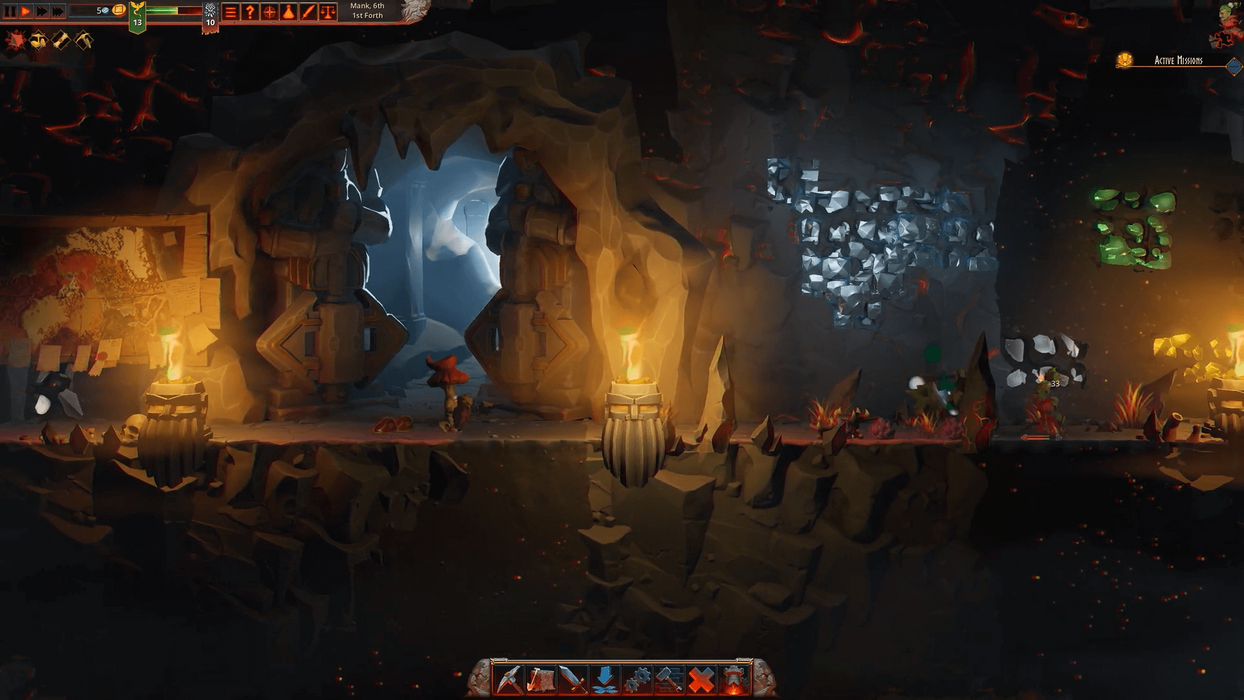
Task: Select the blue down-arrow tool
Action: click(605, 679)
